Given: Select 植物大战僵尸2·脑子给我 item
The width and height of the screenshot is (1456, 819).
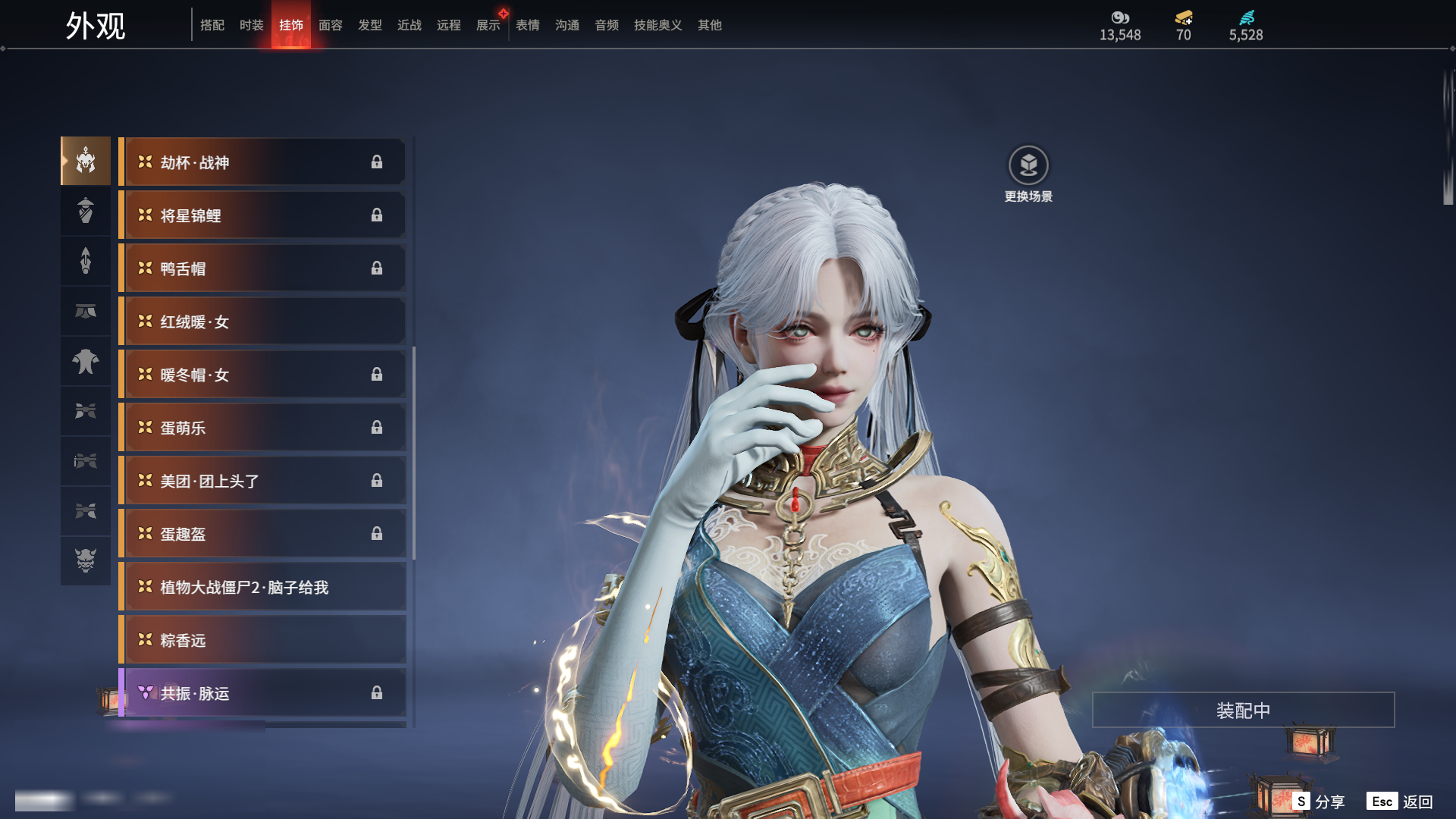Looking at the screenshot, I should (x=262, y=587).
